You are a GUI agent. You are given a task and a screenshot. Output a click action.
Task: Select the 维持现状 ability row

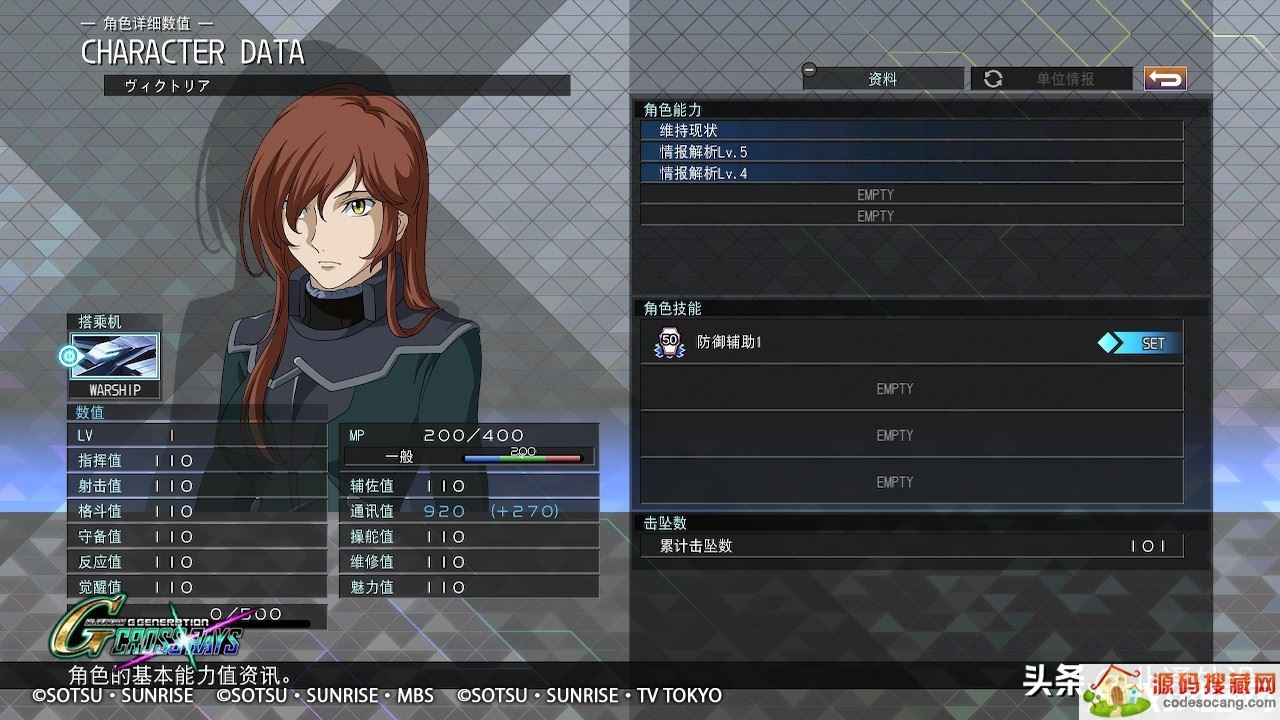[911, 131]
